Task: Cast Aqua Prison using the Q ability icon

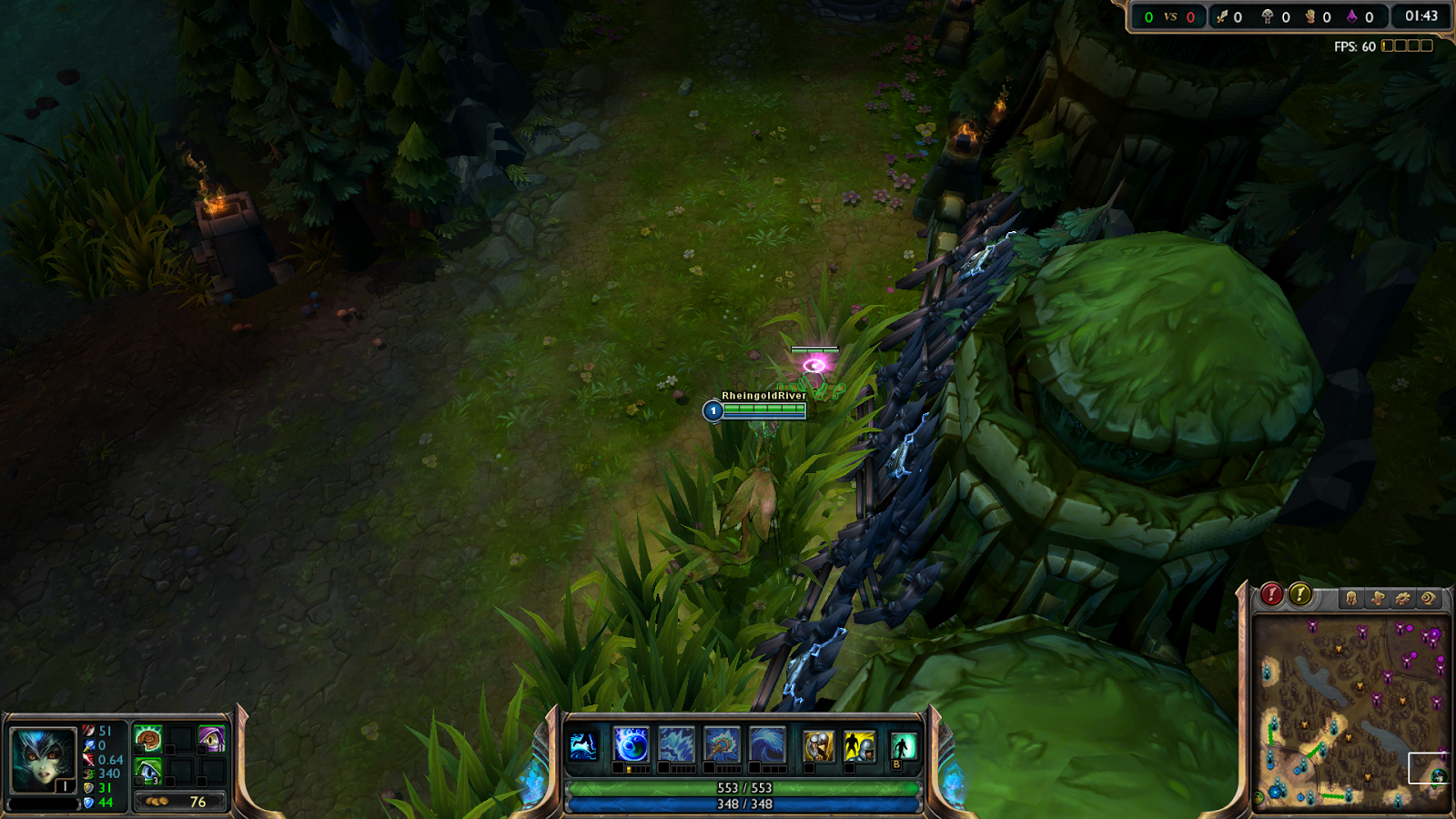Action: [631, 743]
